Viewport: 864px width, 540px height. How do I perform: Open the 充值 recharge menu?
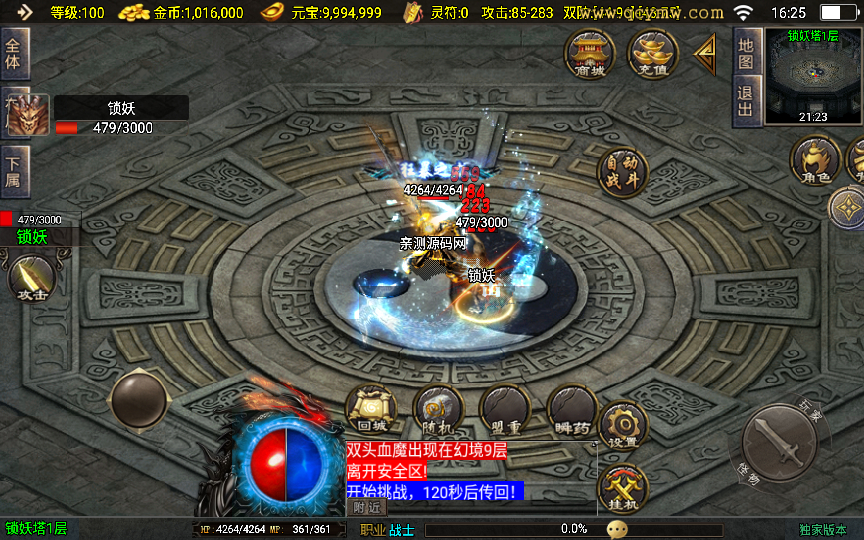click(652, 54)
